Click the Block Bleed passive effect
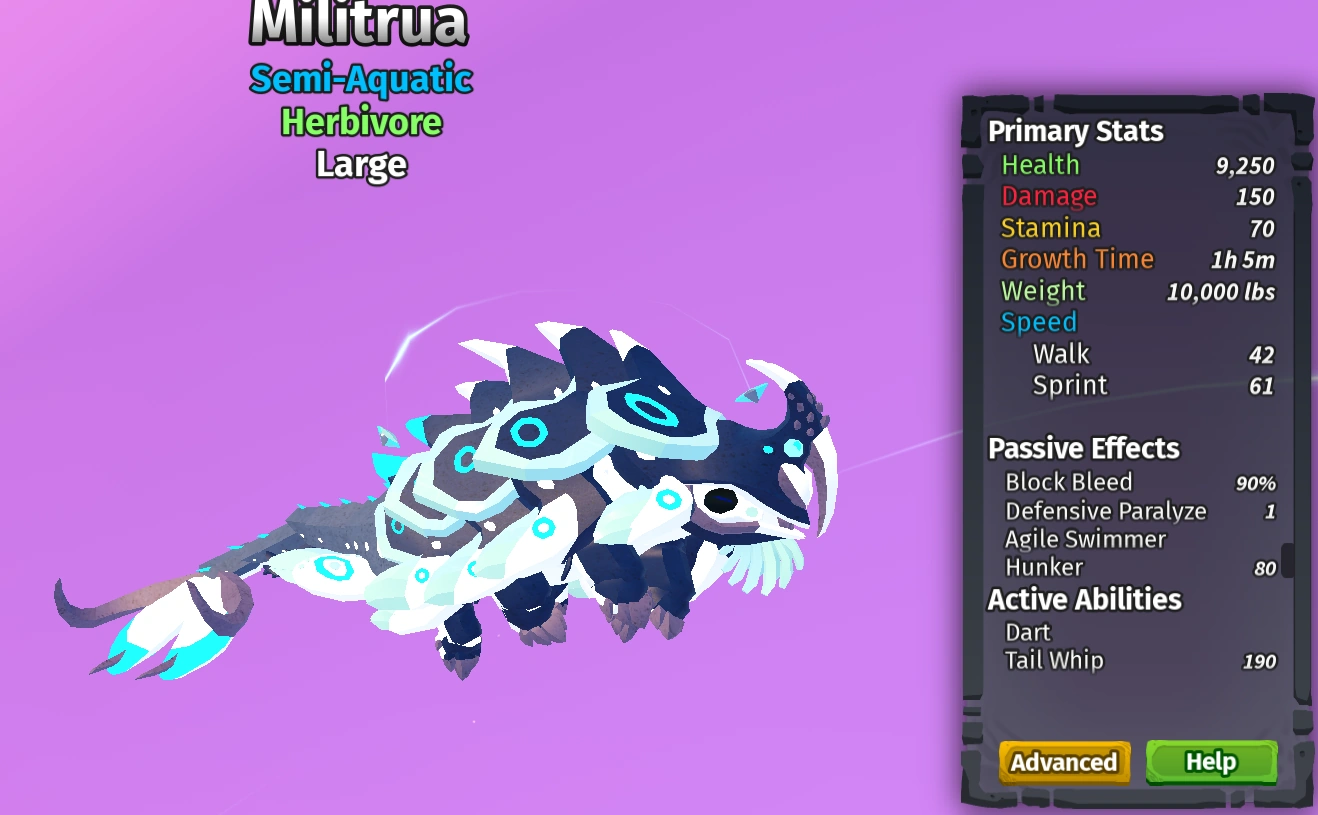 (x=1069, y=482)
